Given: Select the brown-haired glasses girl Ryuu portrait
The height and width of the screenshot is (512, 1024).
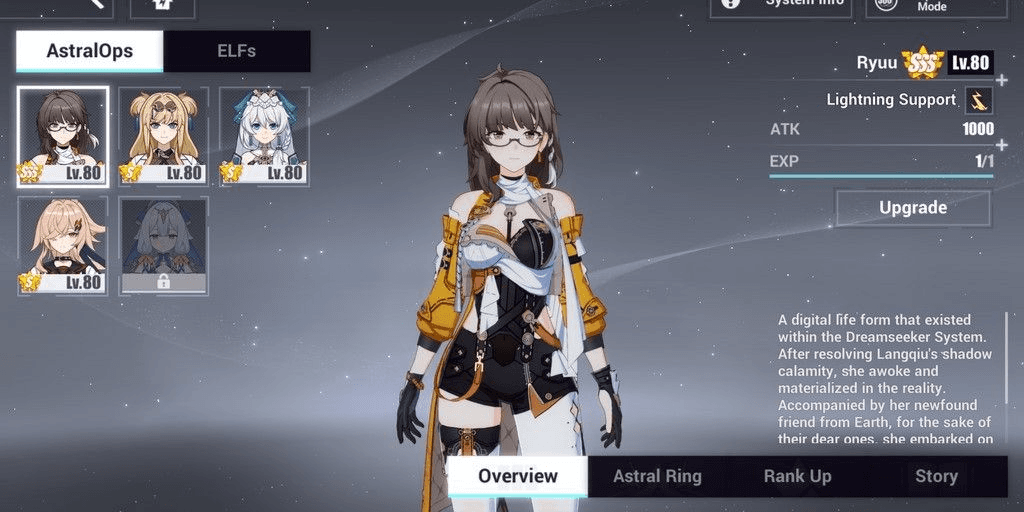Looking at the screenshot, I should [x=63, y=136].
